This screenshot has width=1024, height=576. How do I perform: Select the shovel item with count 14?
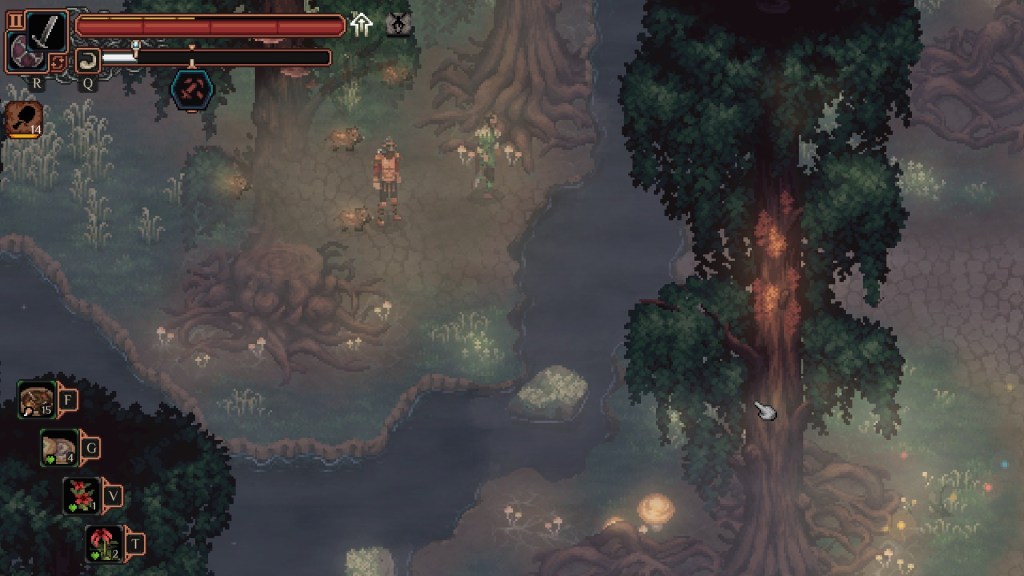pyautogui.click(x=24, y=118)
